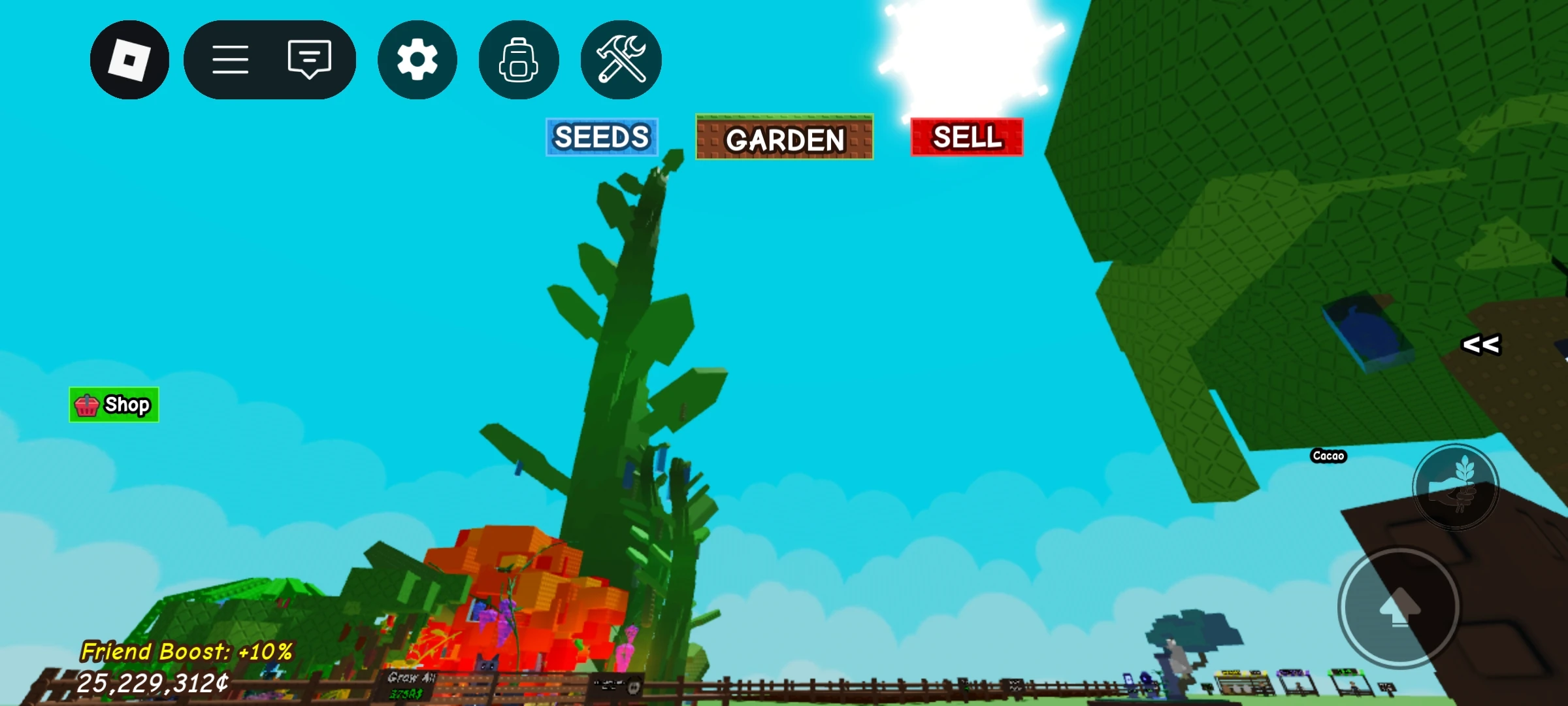Open the hammer and wrench tools menu
Image resolution: width=1568 pixels, height=706 pixels.
[x=619, y=59]
